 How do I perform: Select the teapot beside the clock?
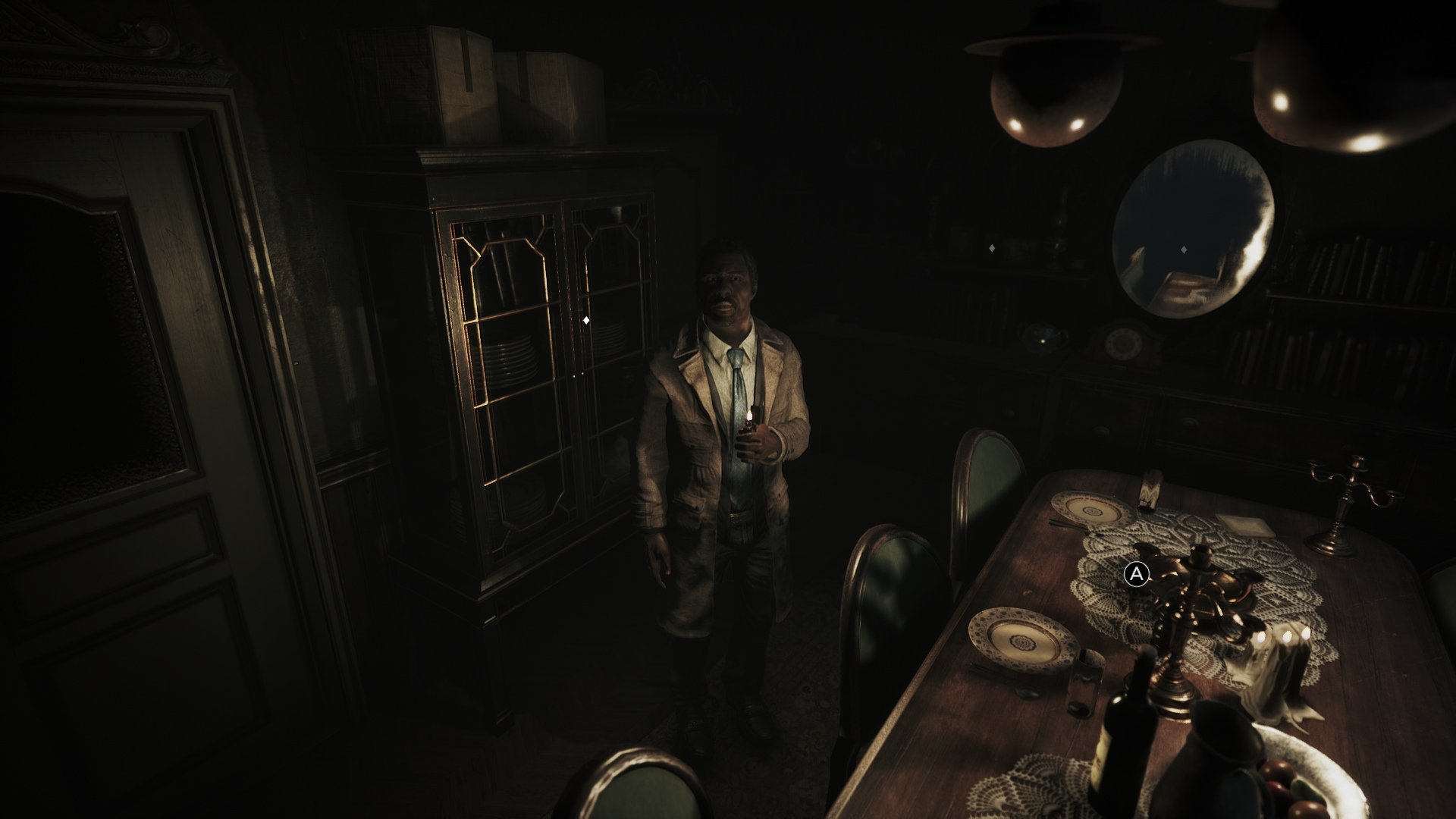pyautogui.click(x=1043, y=340)
